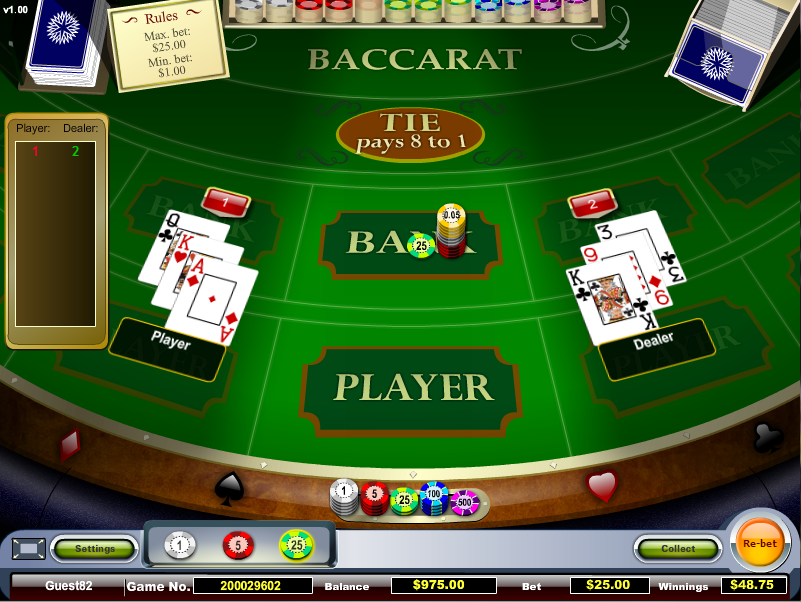This screenshot has height=602, width=801.
Task: Grab the purple 500 chip stack
Action: 465,500
